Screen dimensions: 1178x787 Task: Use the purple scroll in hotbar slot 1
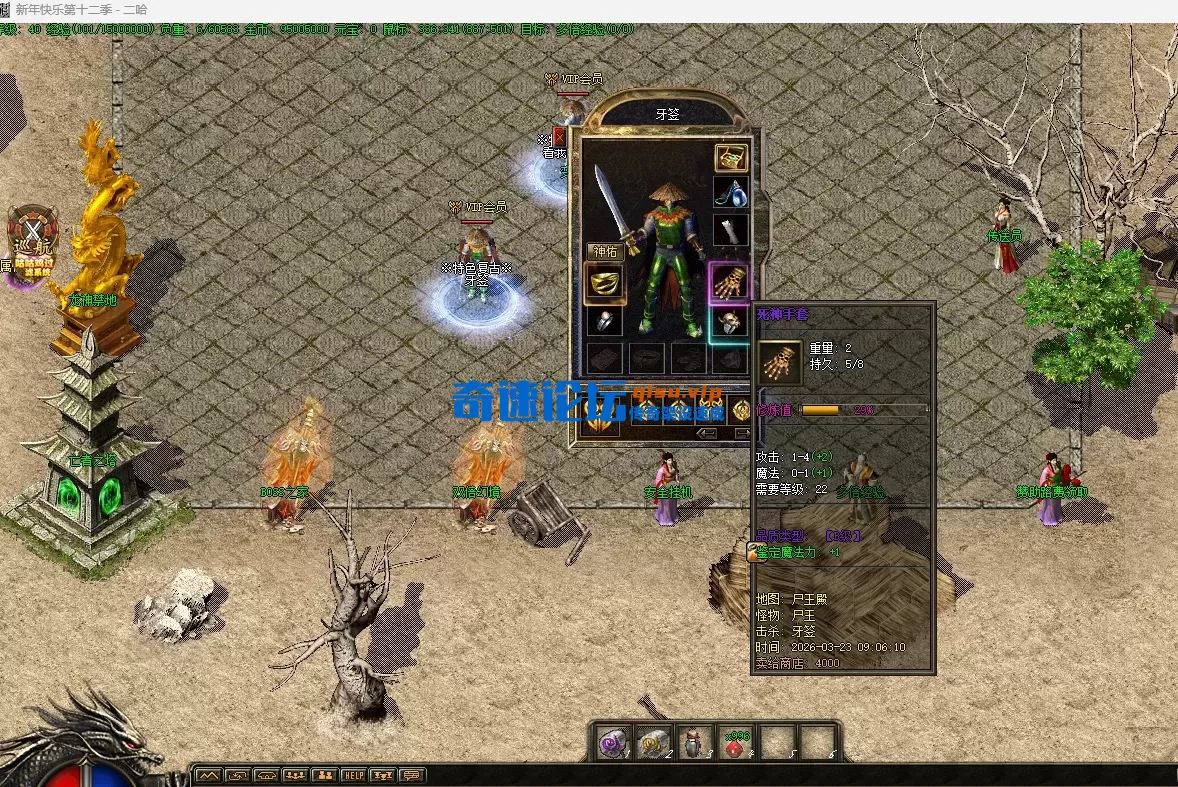611,743
